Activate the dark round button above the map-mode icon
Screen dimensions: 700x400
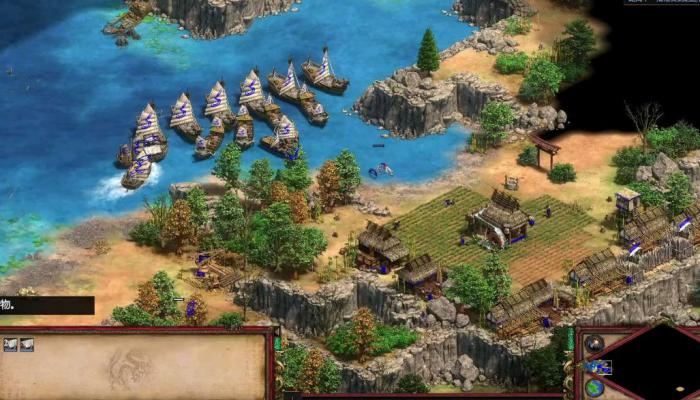(595, 343)
